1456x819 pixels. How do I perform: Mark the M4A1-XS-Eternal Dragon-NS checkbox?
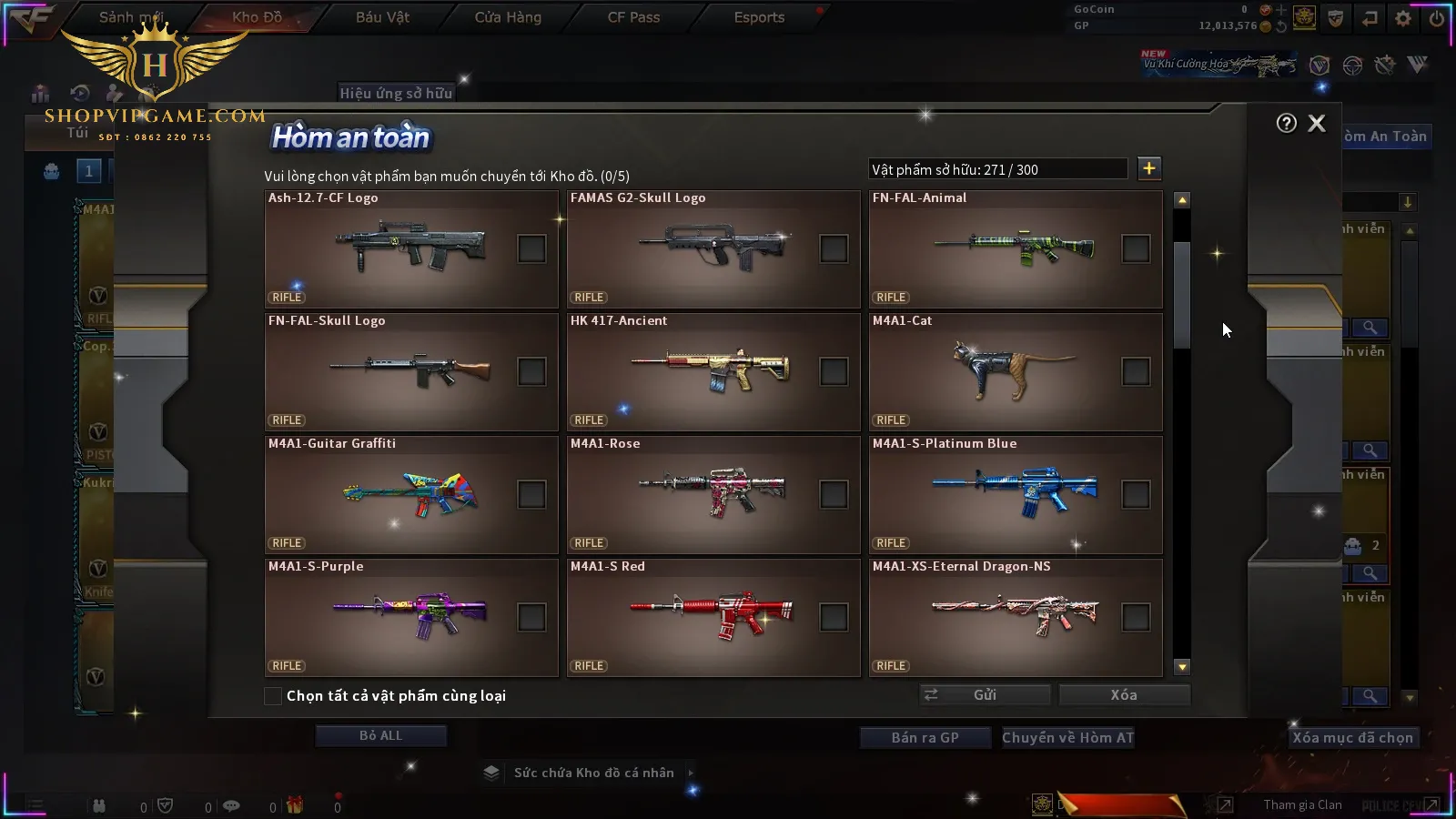click(1136, 617)
